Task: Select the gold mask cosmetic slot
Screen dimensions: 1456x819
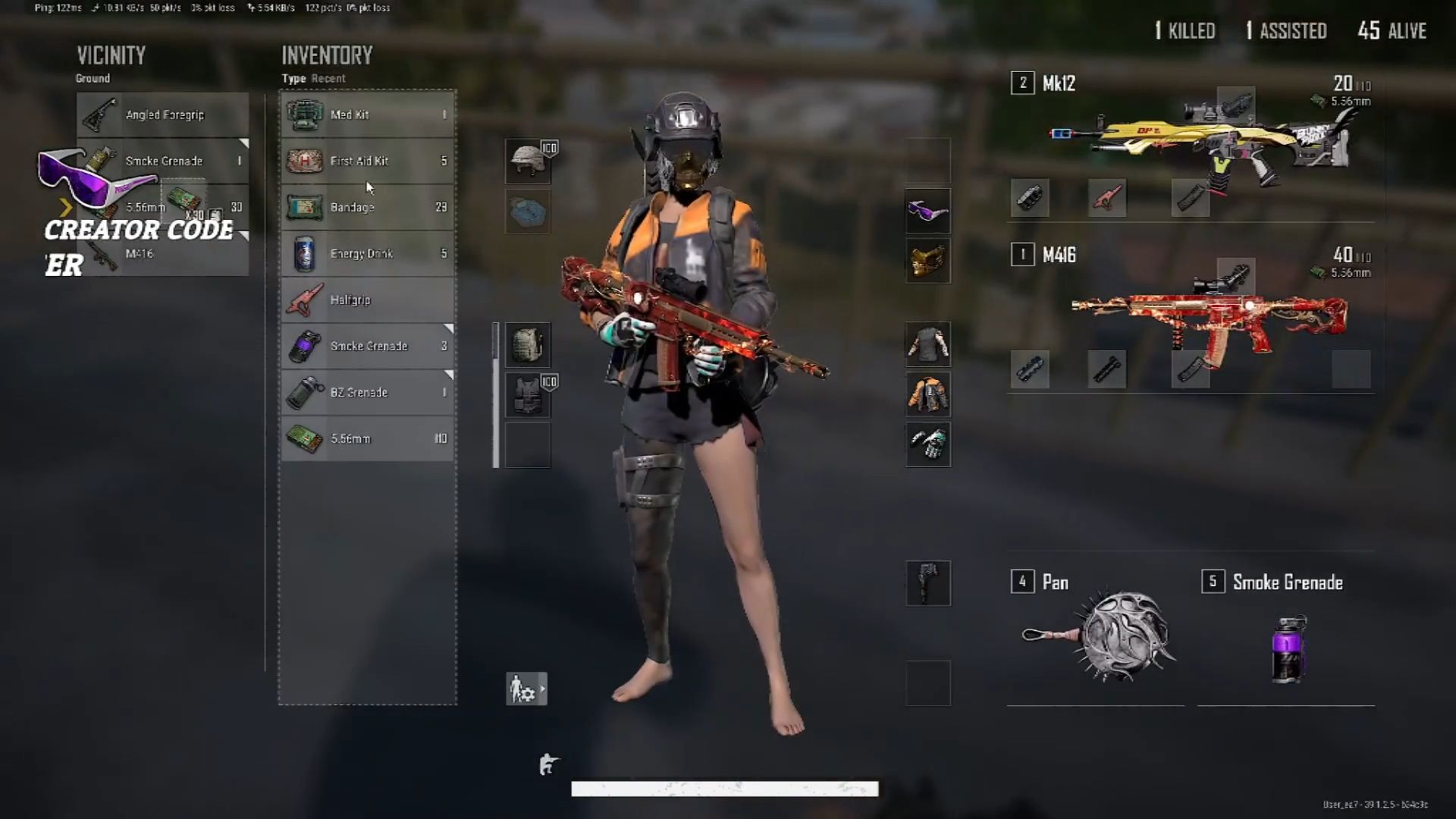Action: point(927,261)
